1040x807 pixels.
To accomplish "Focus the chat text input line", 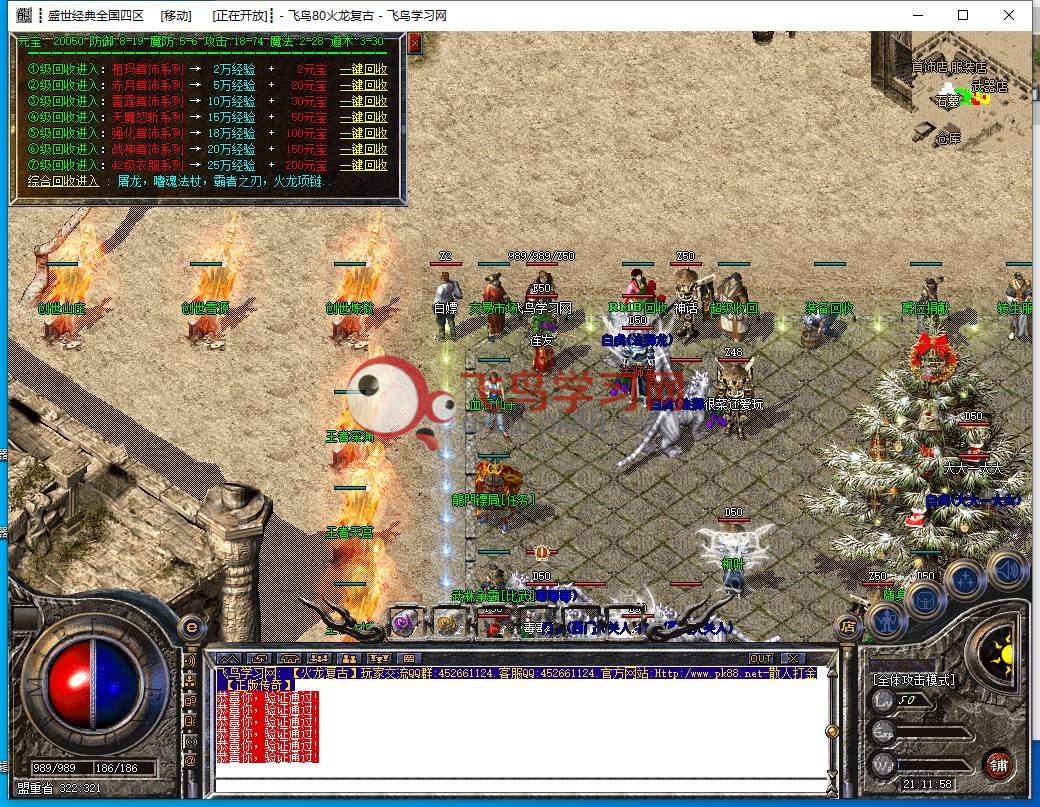I will pyautogui.click(x=520, y=783).
